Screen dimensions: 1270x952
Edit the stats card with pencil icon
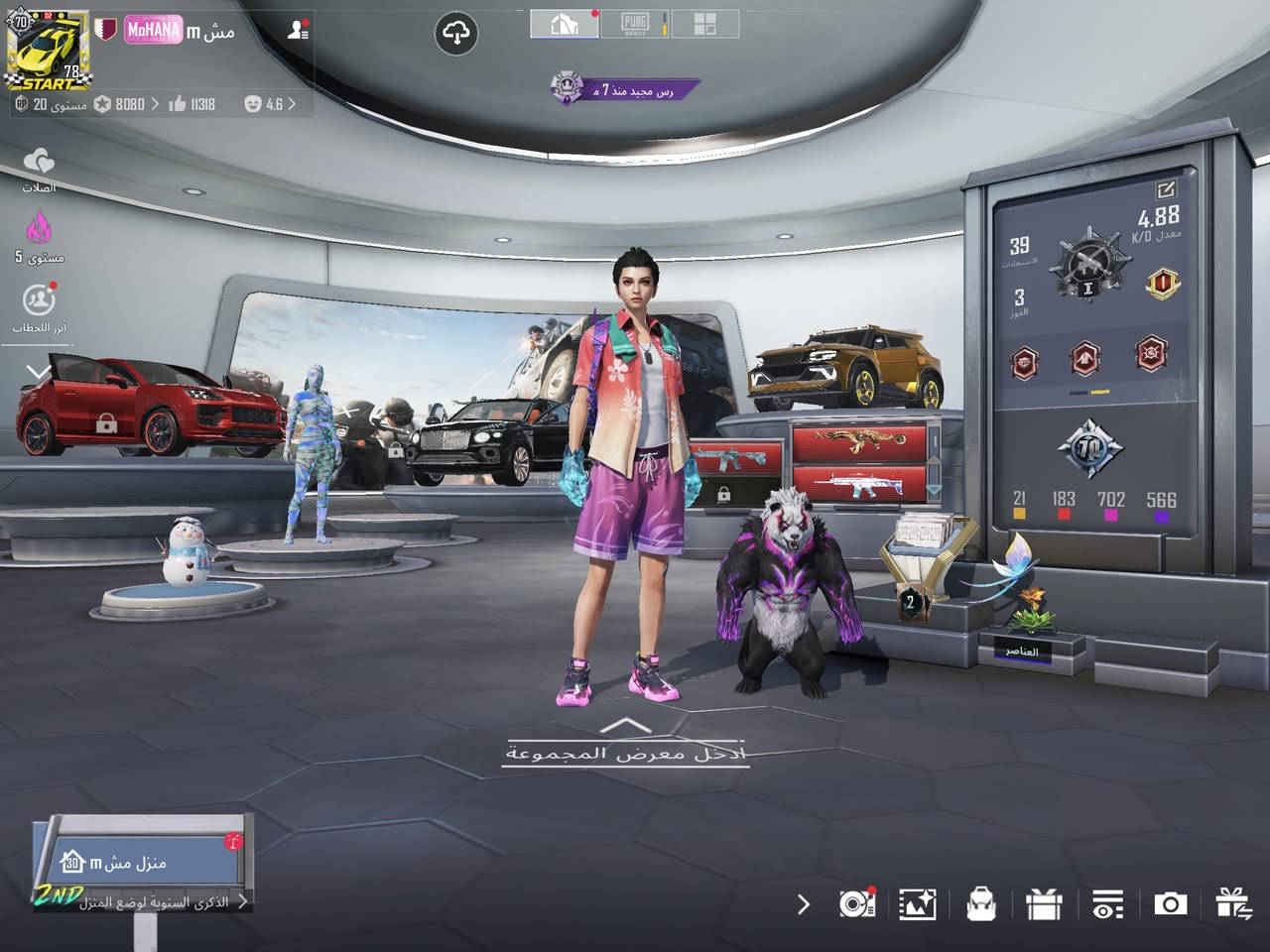[x=1165, y=188]
